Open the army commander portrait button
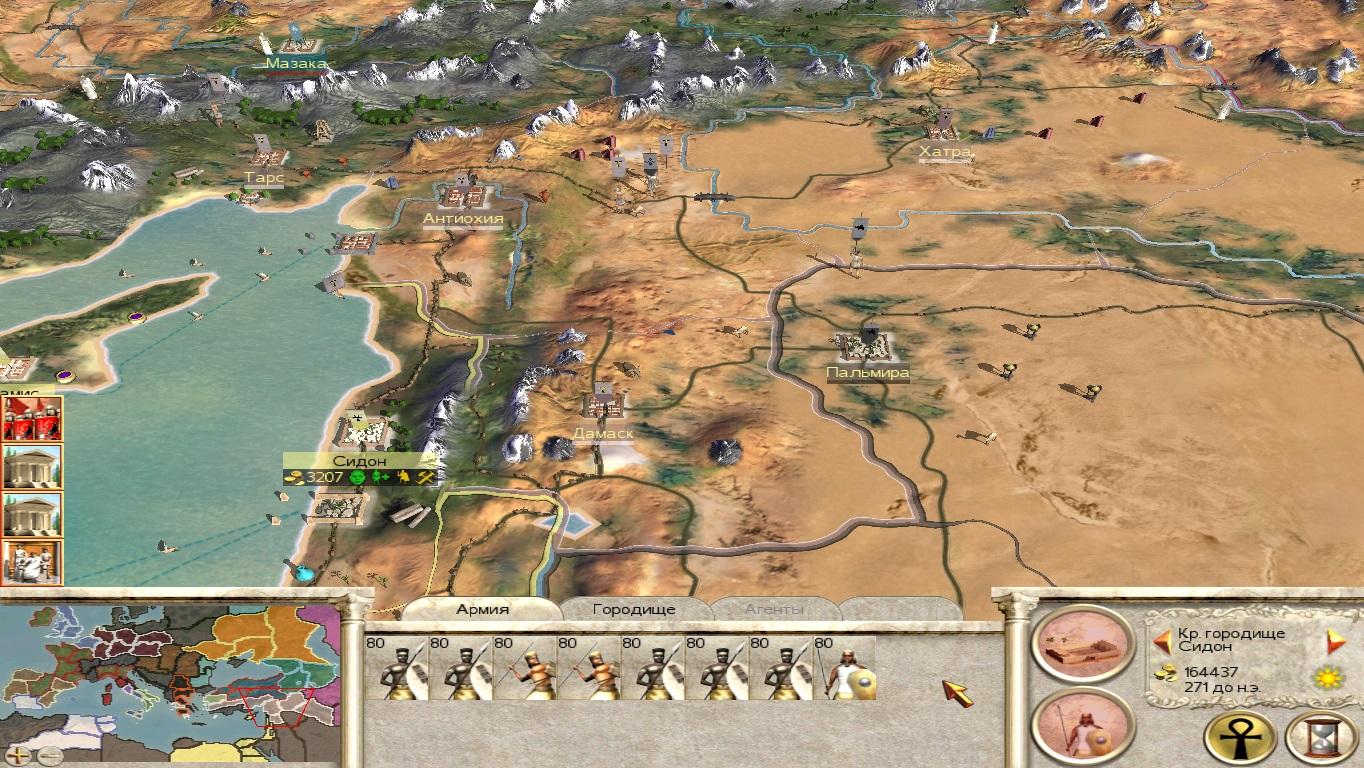This screenshot has width=1364, height=768. pos(1083,725)
